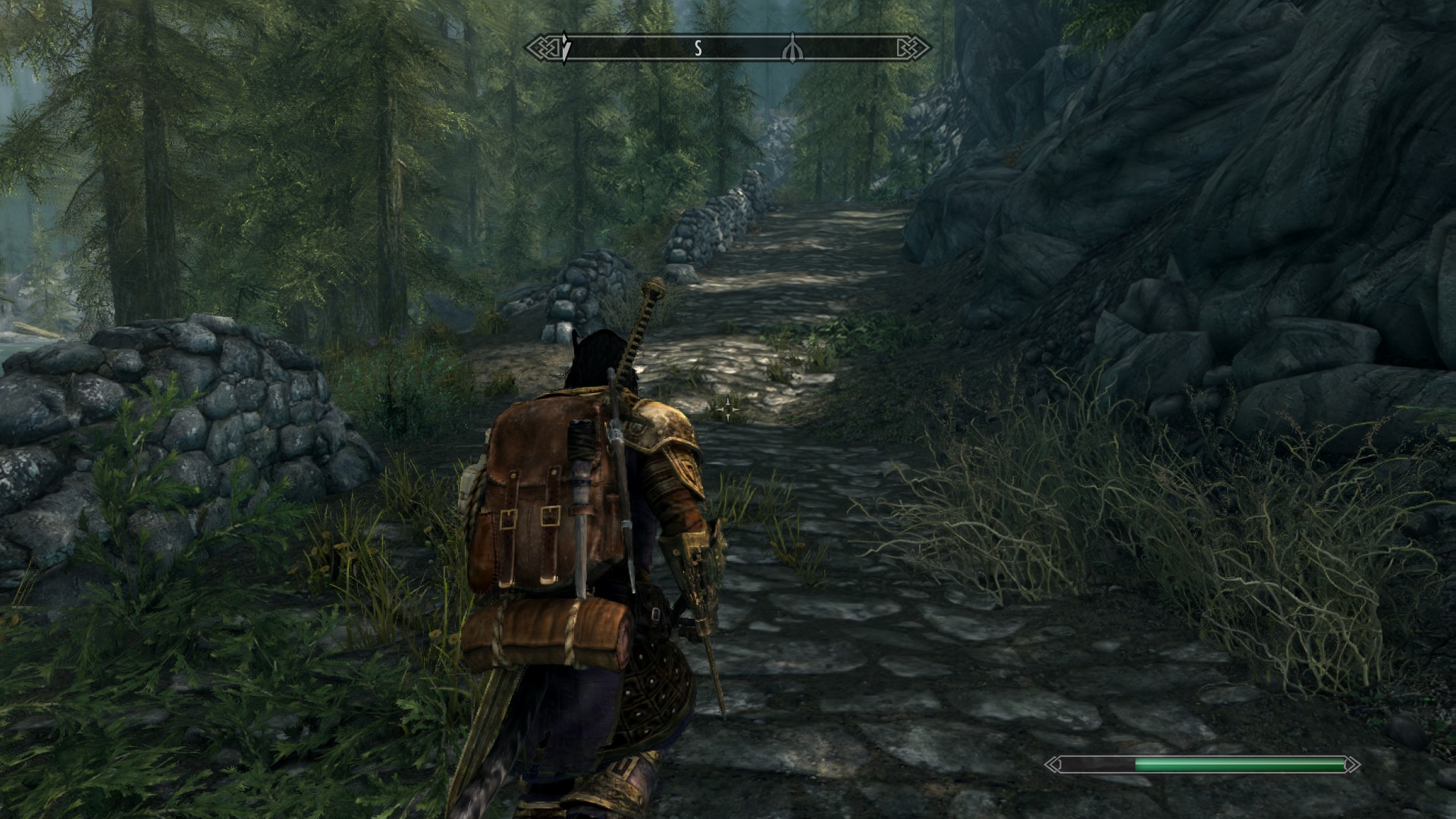
Task: Select the arrow-shaped quest marker on the compass
Action: [565, 49]
